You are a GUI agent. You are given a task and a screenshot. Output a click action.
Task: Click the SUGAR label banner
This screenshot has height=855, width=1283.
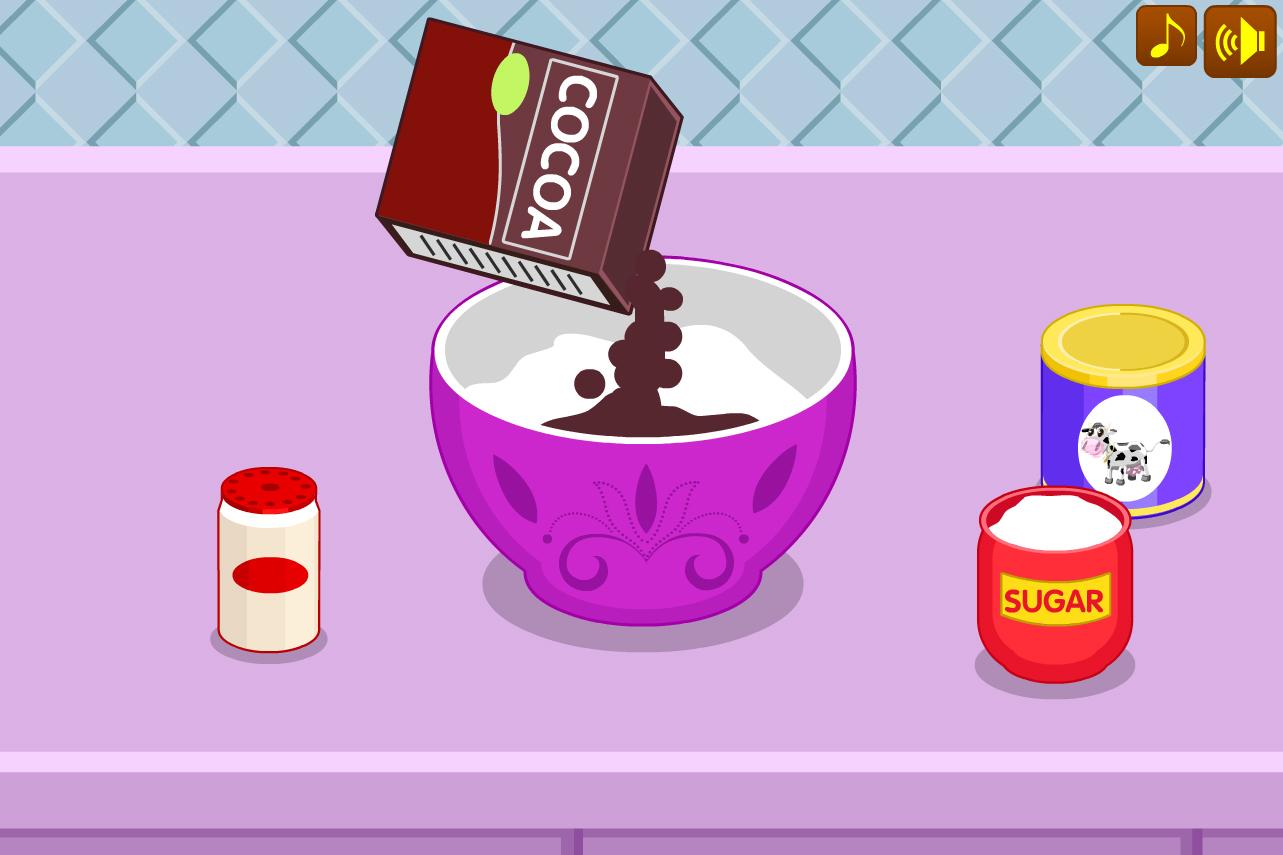[1055, 600]
